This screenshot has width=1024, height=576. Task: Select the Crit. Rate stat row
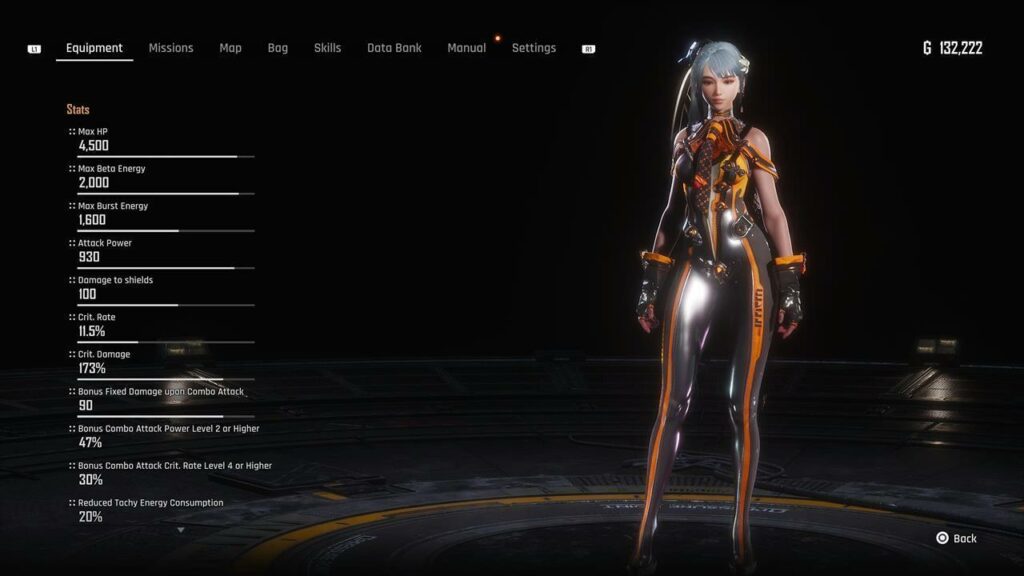[160, 325]
